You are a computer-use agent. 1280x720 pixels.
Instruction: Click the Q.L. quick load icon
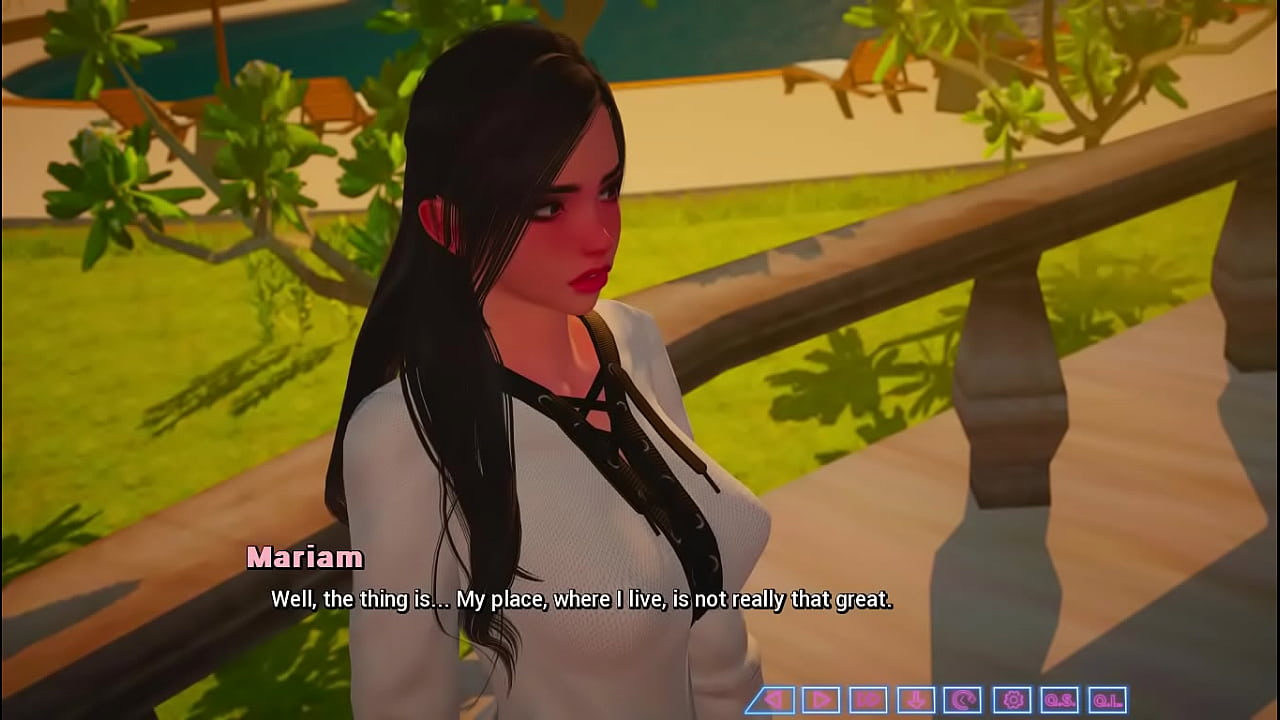point(1110,698)
